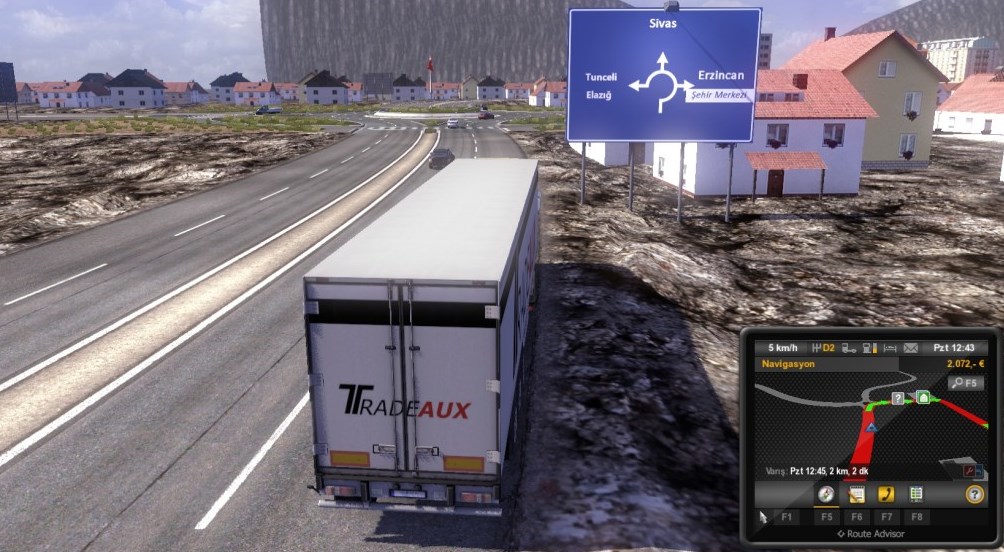The width and height of the screenshot is (1004, 552).
Task: Open the yellow phone assistance tab
Action: click(x=885, y=494)
